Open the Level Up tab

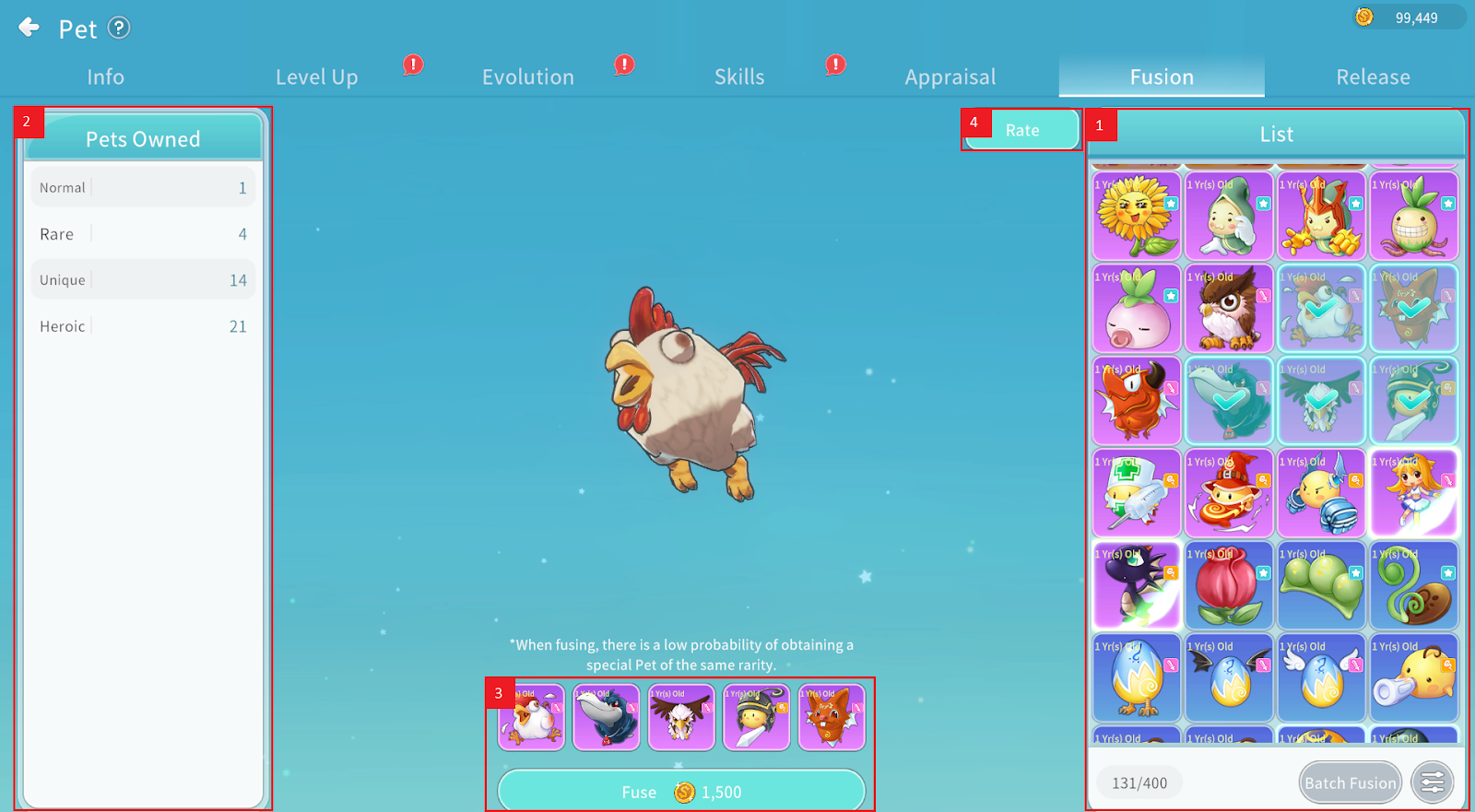pos(316,77)
